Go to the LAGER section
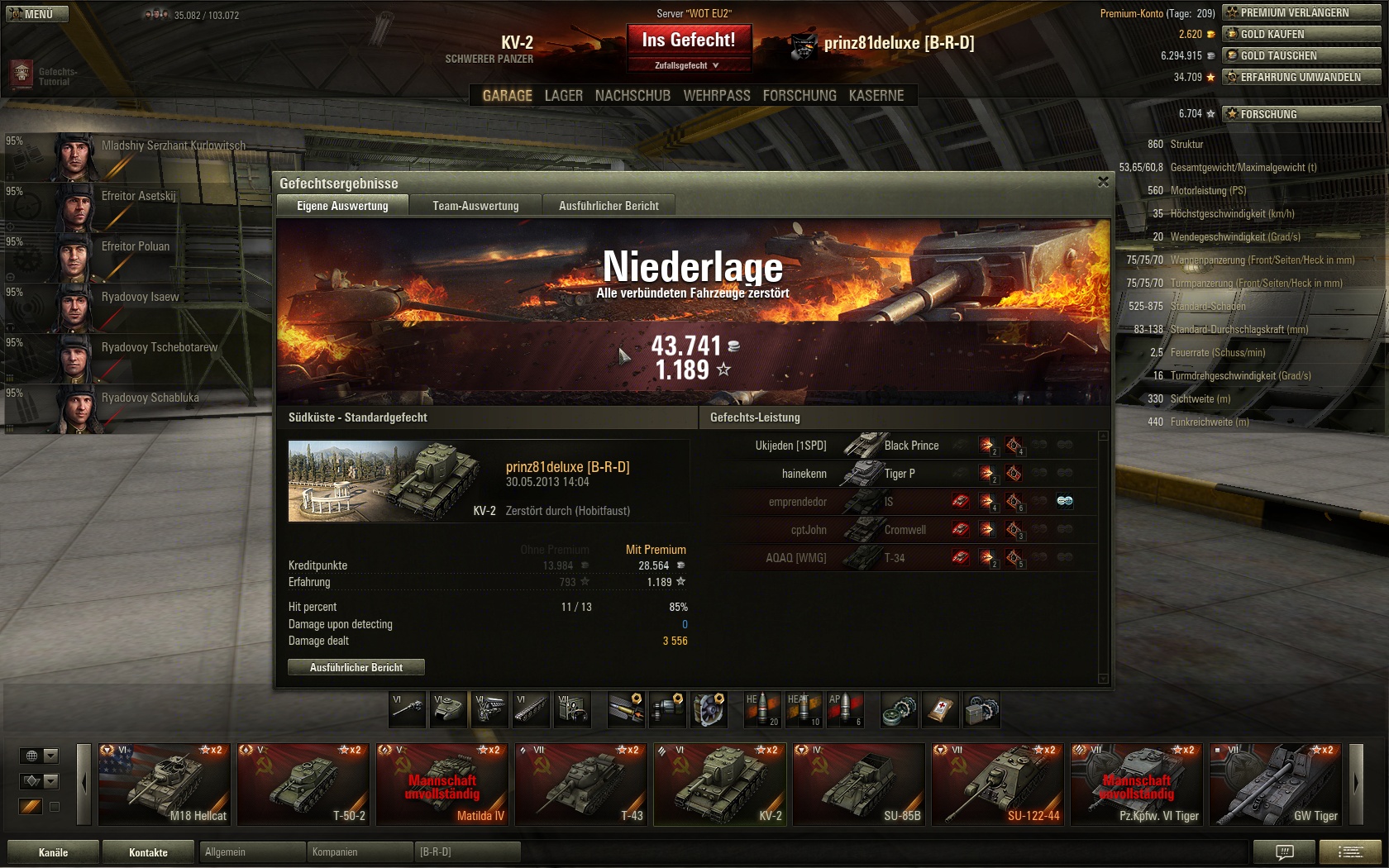 click(x=563, y=96)
